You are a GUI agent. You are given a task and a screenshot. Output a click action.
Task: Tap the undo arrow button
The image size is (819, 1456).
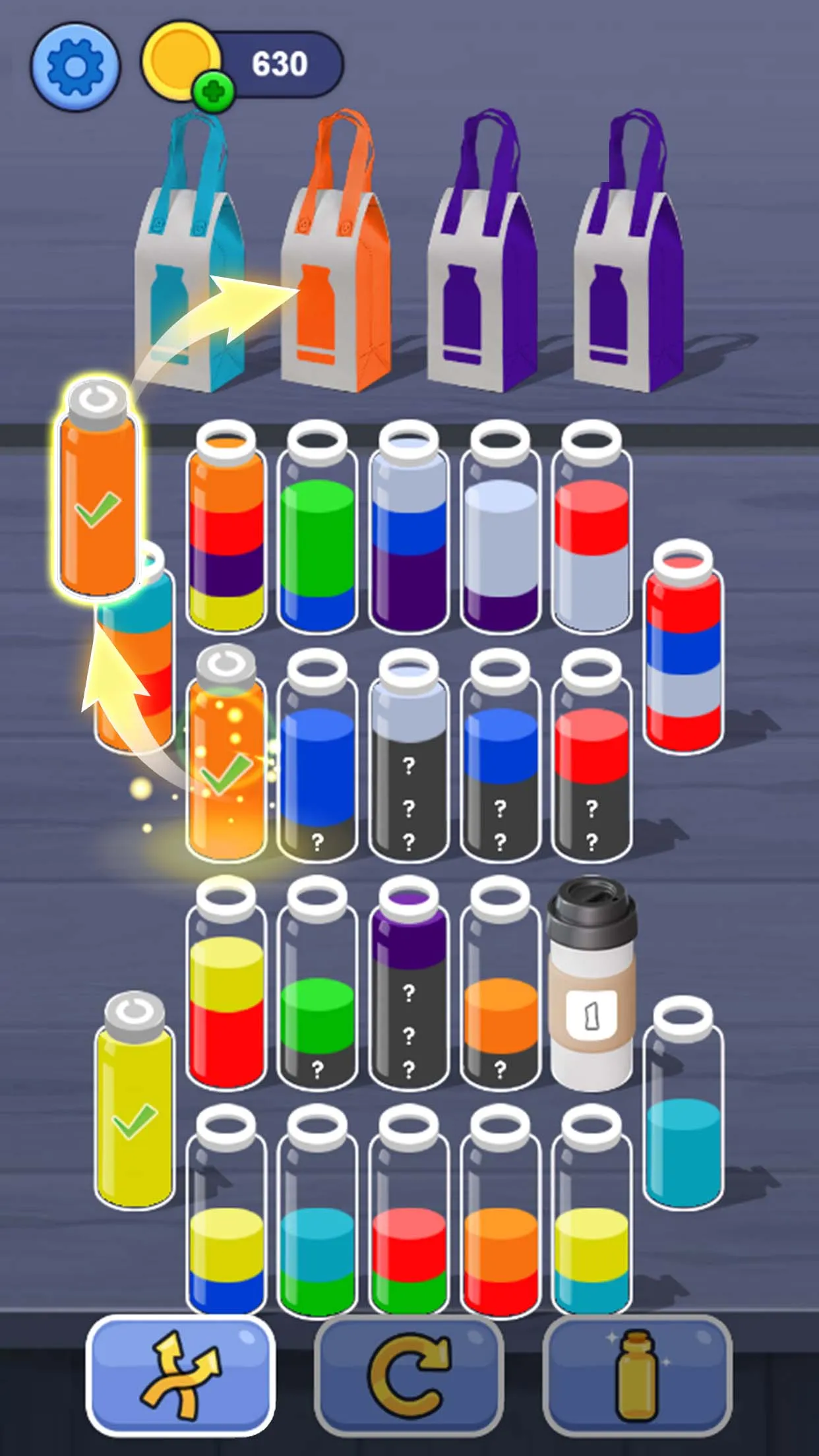point(409,1375)
